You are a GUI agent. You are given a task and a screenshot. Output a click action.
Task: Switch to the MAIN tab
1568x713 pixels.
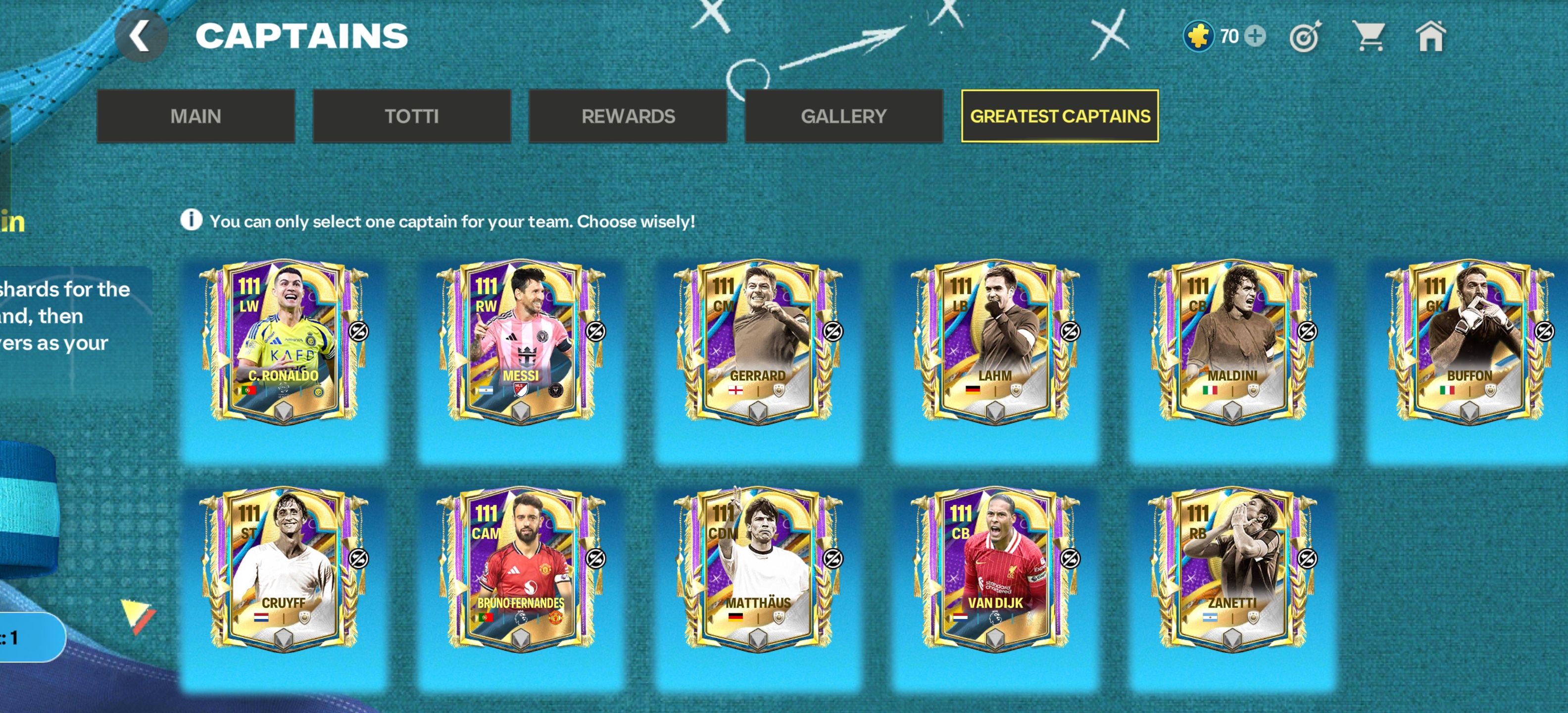point(196,116)
